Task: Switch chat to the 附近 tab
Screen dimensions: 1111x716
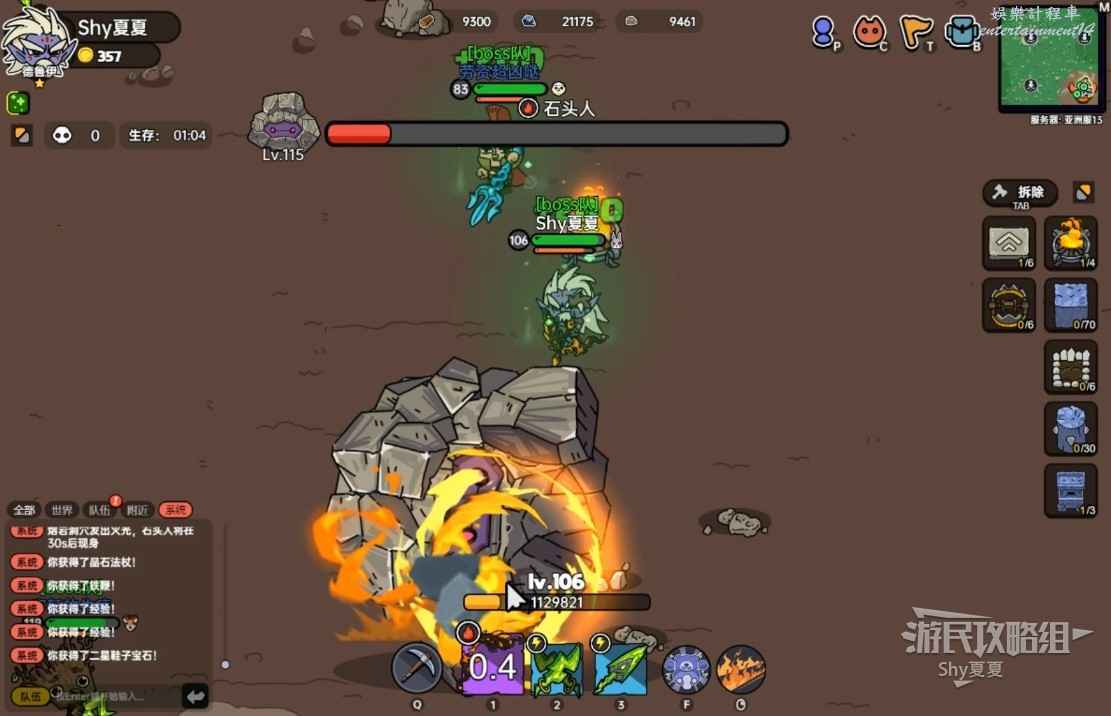Action: point(137,510)
